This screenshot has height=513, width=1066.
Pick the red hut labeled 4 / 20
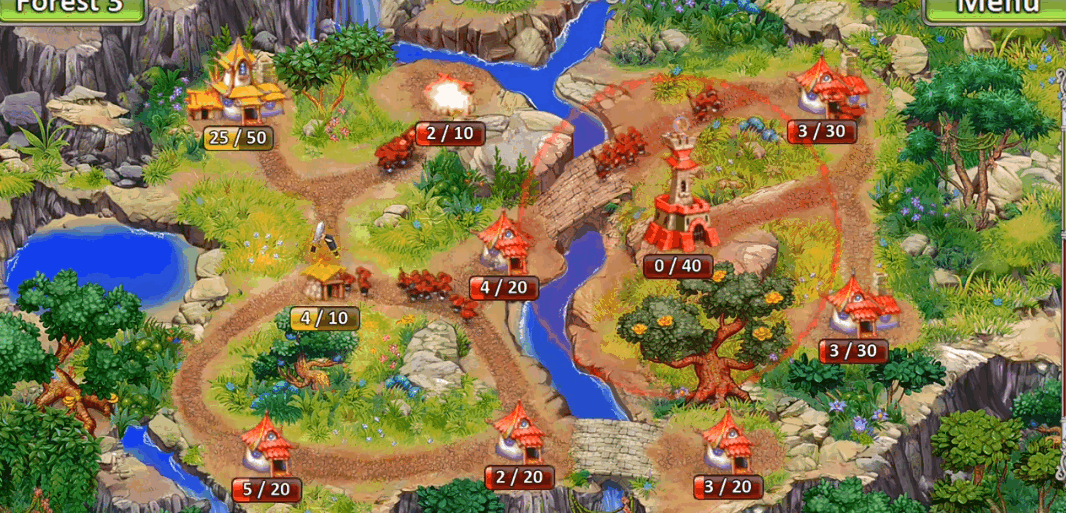tap(504, 244)
